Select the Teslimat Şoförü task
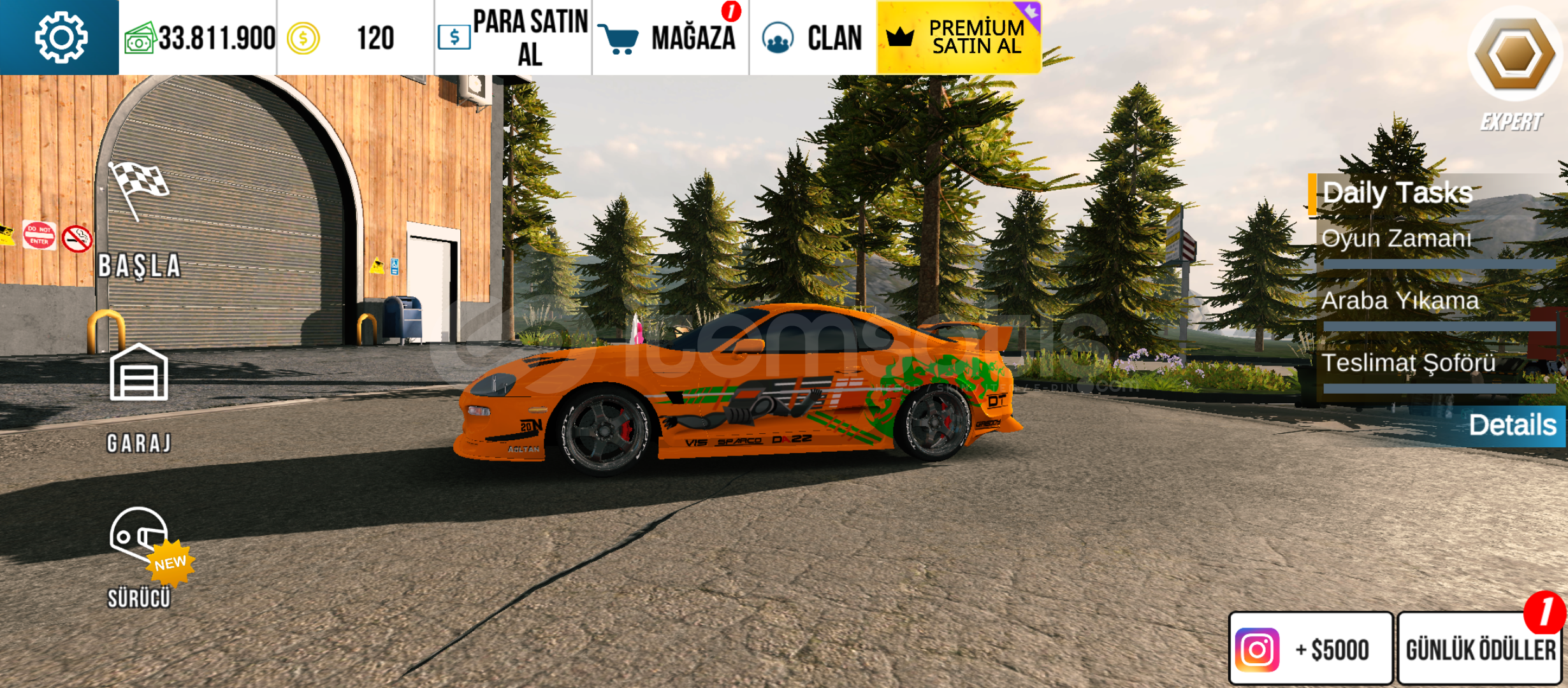This screenshot has height=688, width=1568. [x=1408, y=364]
